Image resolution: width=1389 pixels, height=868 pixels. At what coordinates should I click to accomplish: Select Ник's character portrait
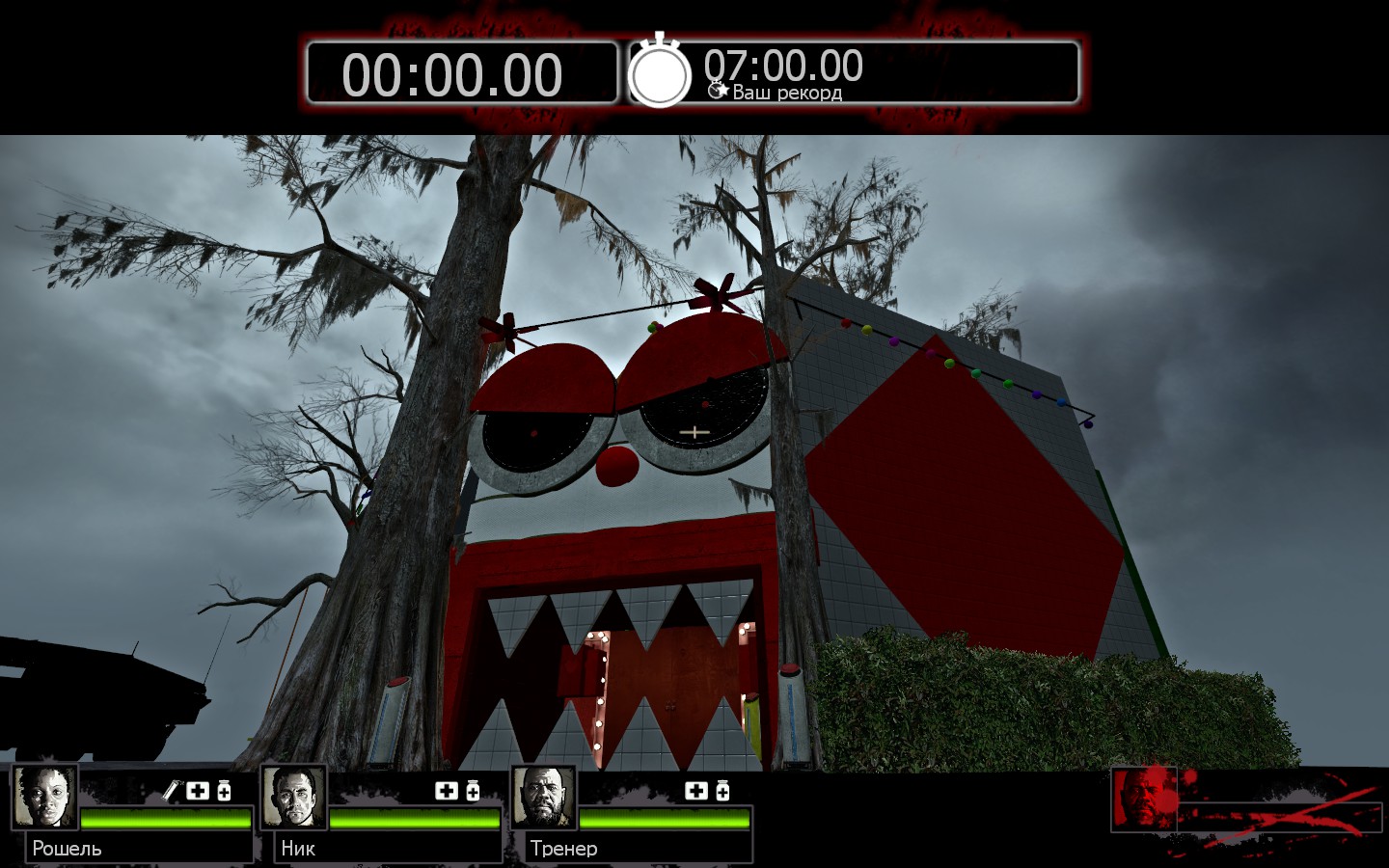pyautogui.click(x=293, y=797)
